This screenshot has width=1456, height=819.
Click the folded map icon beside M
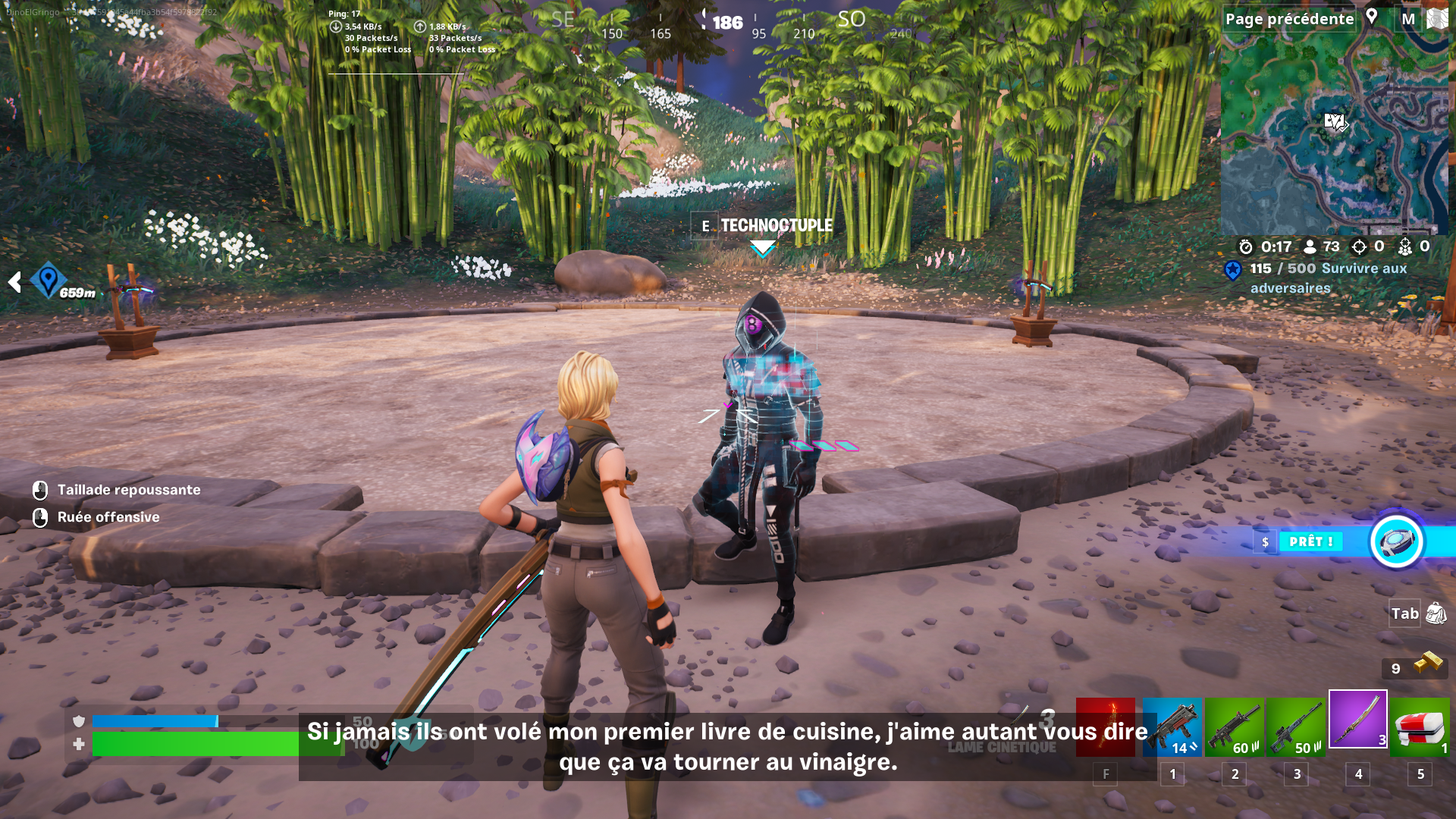(1437, 19)
